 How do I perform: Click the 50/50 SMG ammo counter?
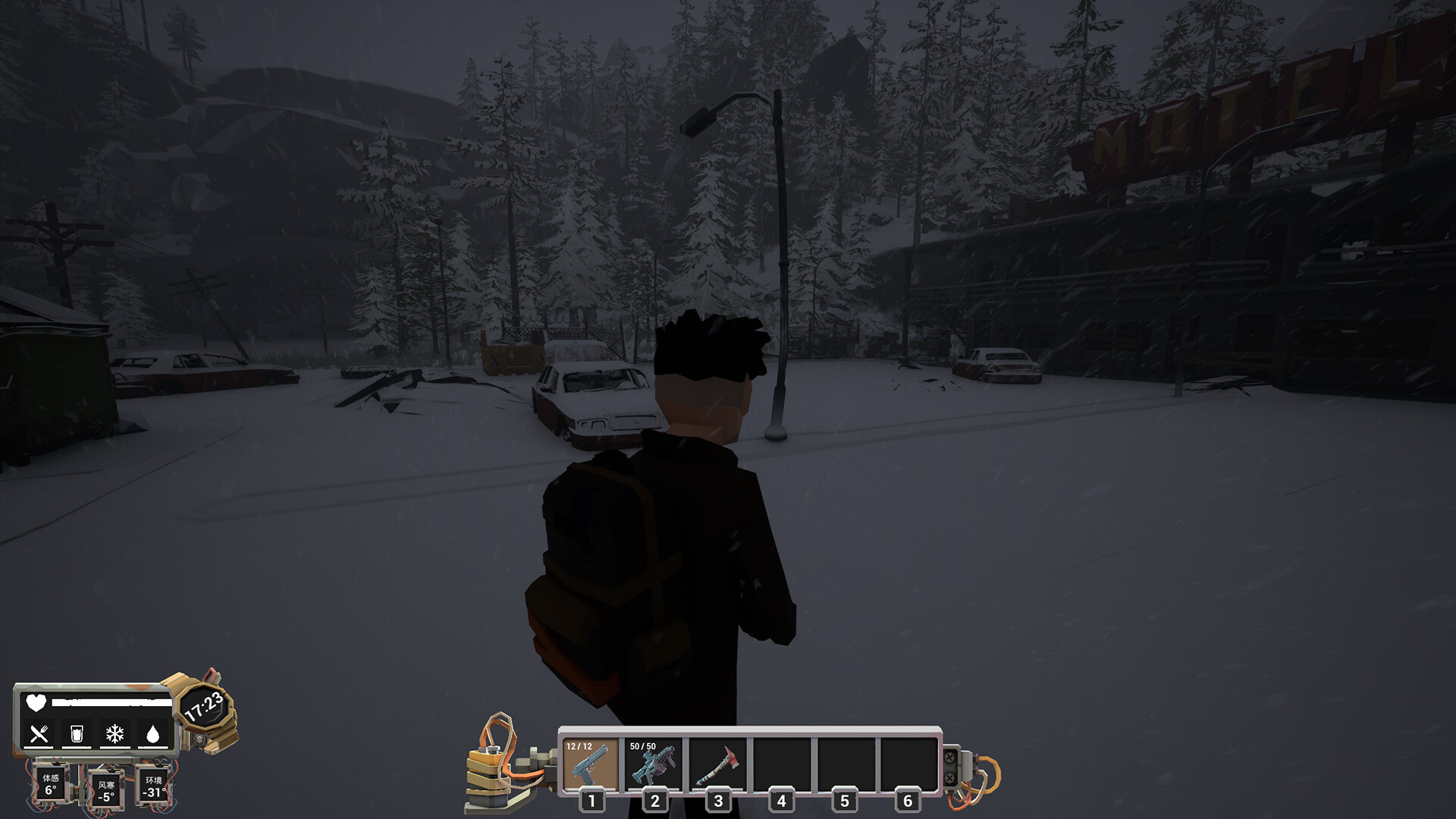642,745
